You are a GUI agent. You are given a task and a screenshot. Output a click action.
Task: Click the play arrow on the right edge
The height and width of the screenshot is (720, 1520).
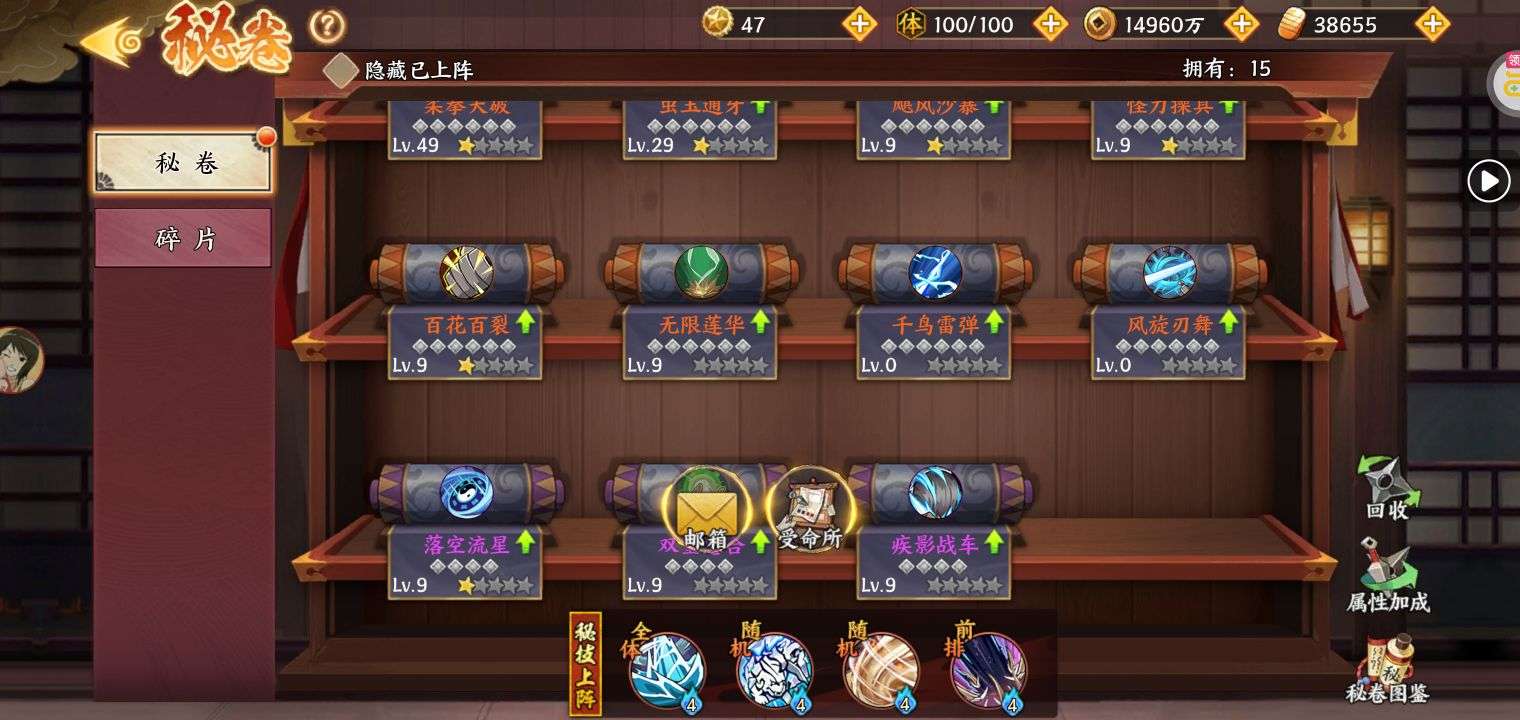point(1488,182)
